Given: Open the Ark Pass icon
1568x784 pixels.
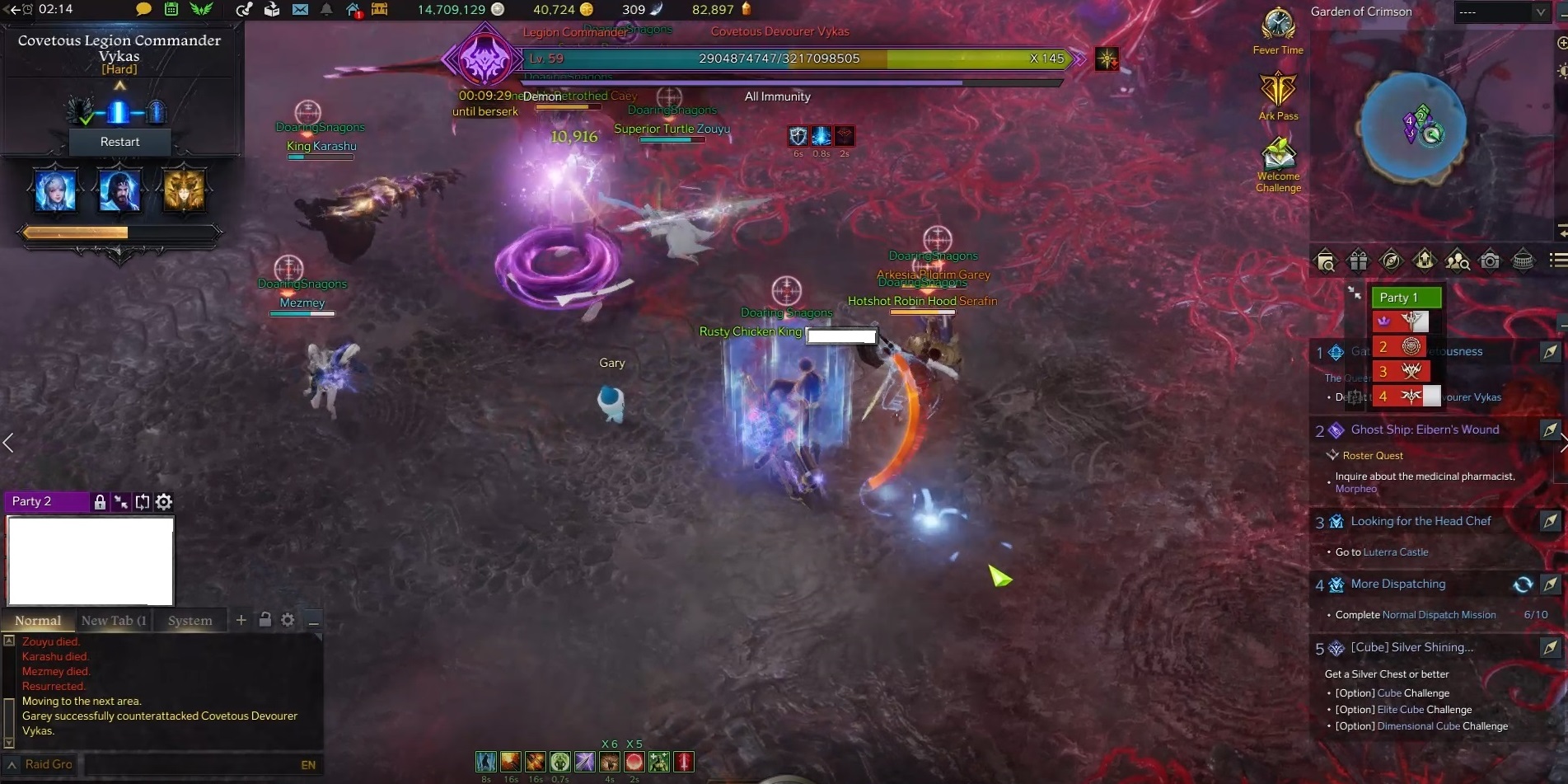Looking at the screenshot, I should pos(1279,91).
